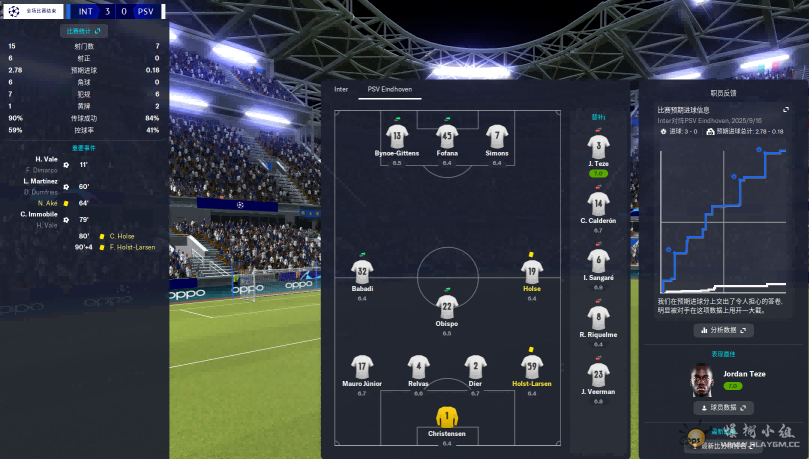Viewport: 809px width, 459px height.
Task: Select midfielder Obispo number 22
Action: click(x=447, y=306)
